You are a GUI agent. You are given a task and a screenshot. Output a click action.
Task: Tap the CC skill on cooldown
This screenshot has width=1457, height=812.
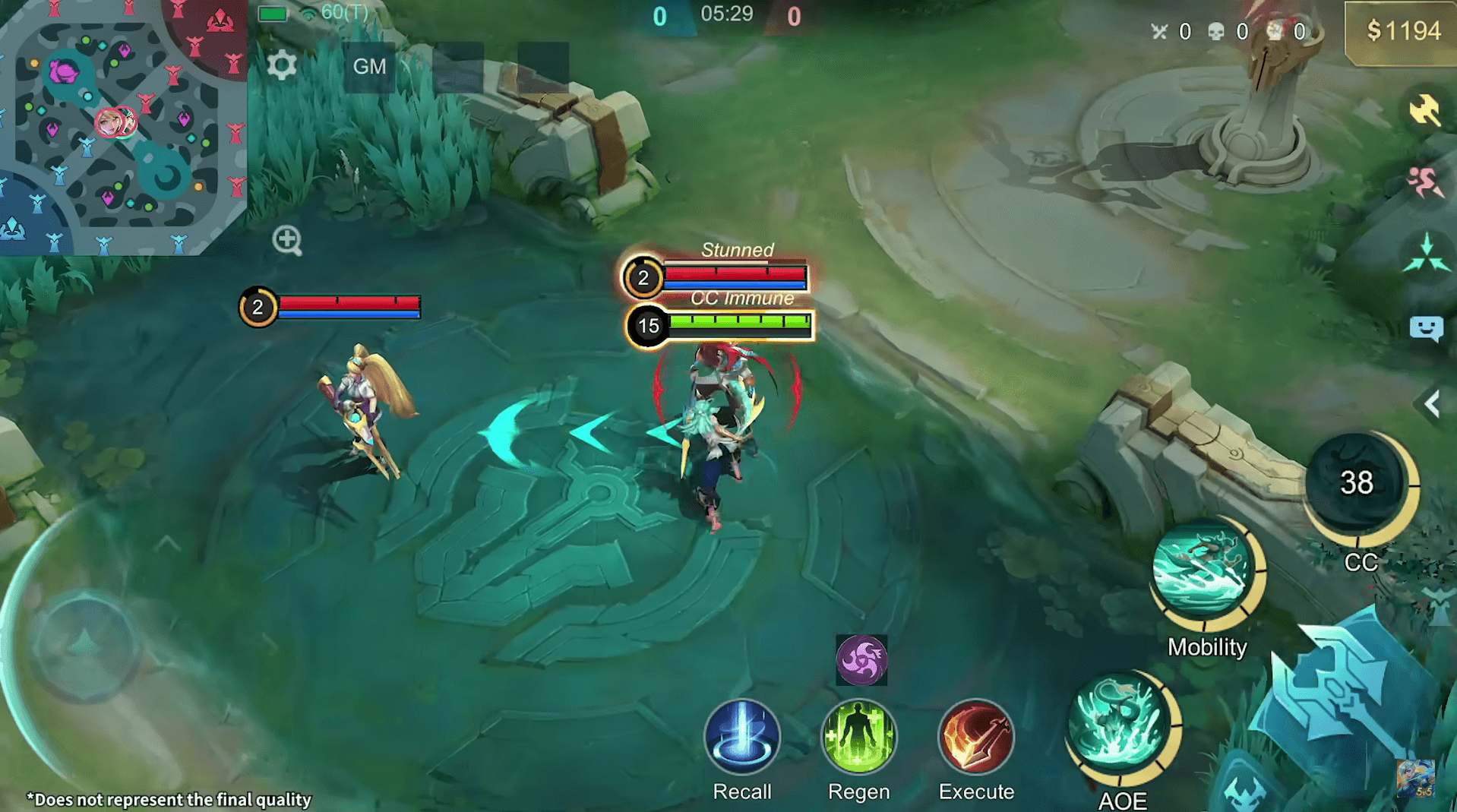click(1357, 484)
